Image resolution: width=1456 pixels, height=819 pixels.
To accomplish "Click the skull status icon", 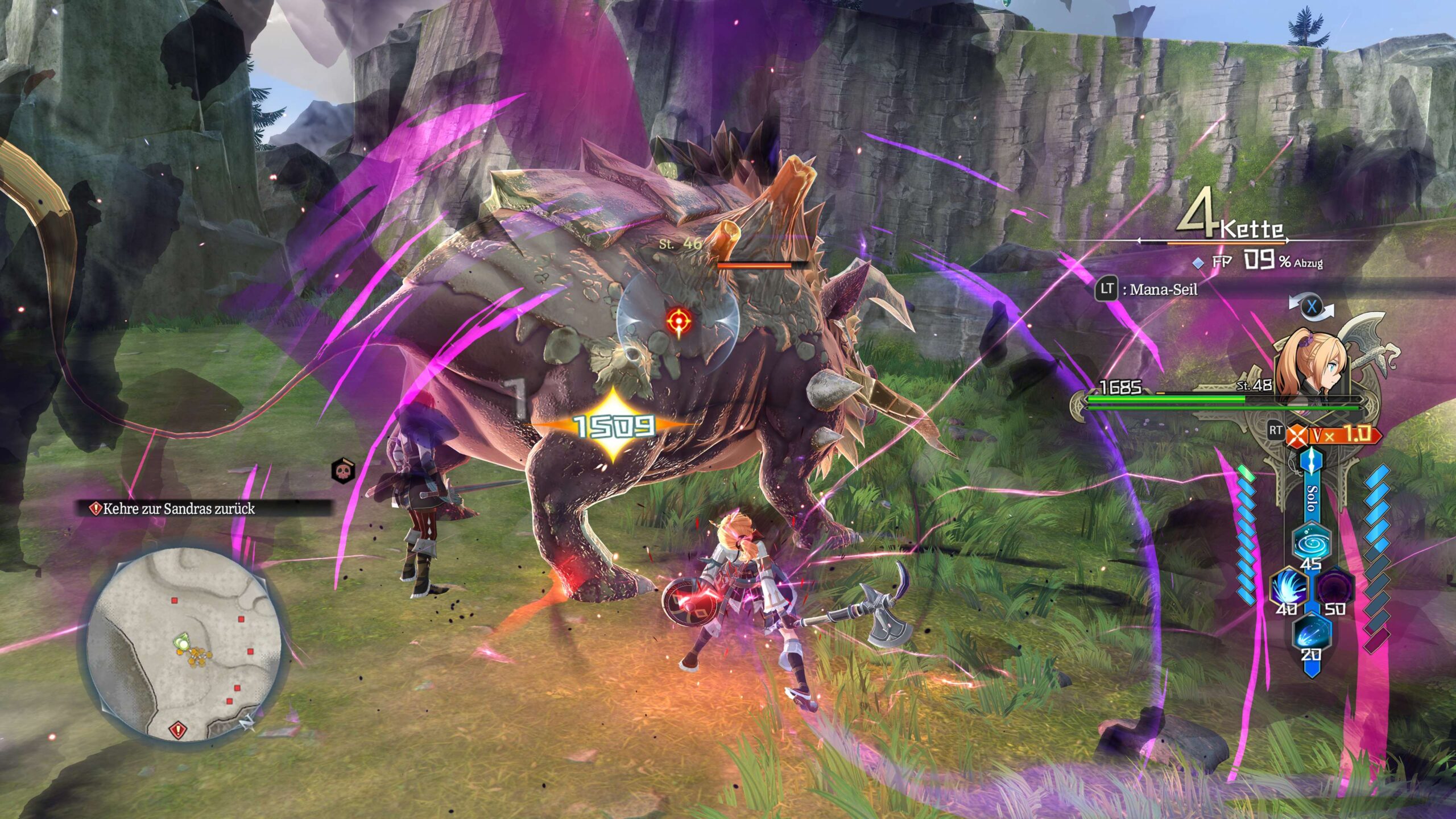I will point(342,471).
